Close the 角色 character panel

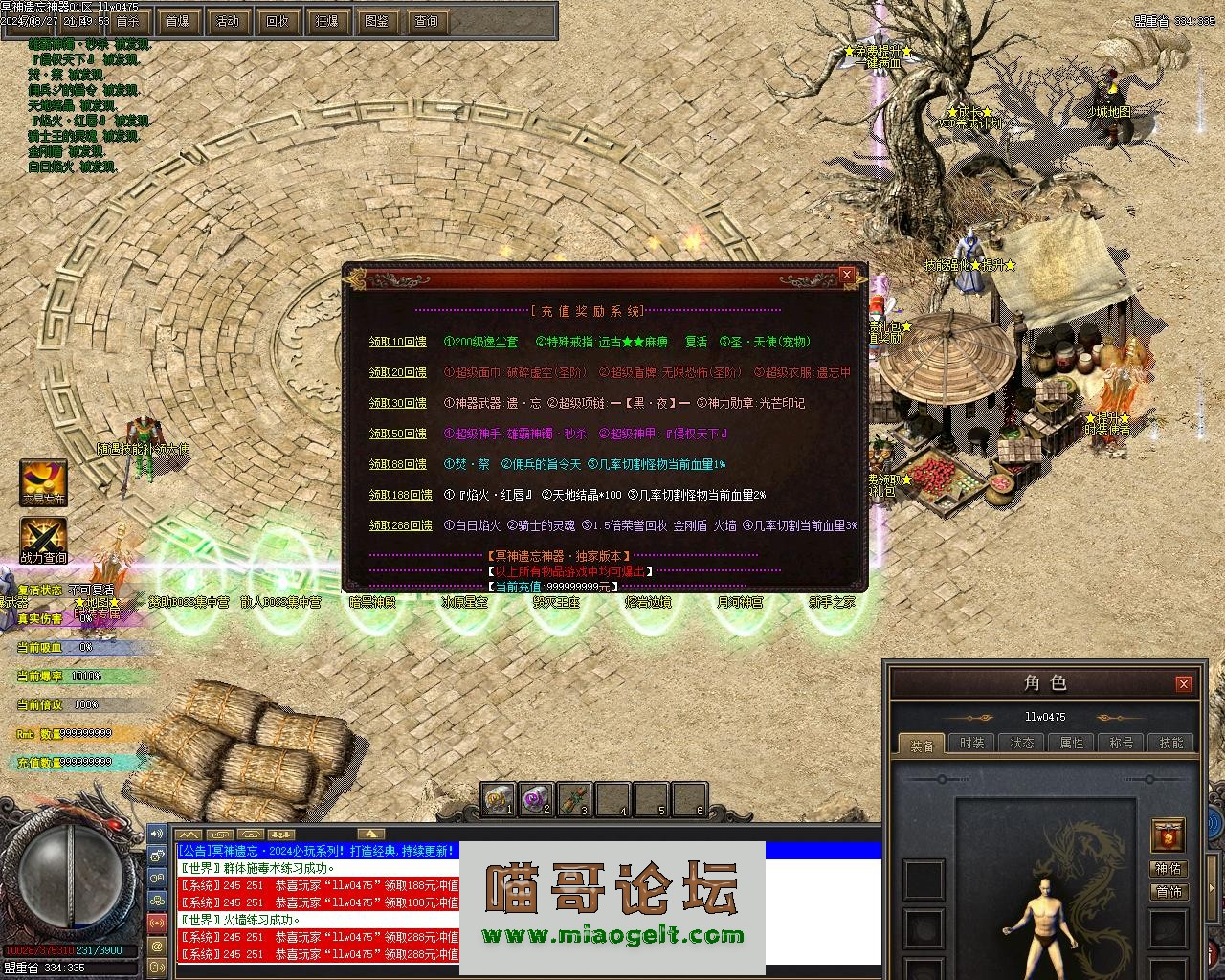pos(1184,683)
